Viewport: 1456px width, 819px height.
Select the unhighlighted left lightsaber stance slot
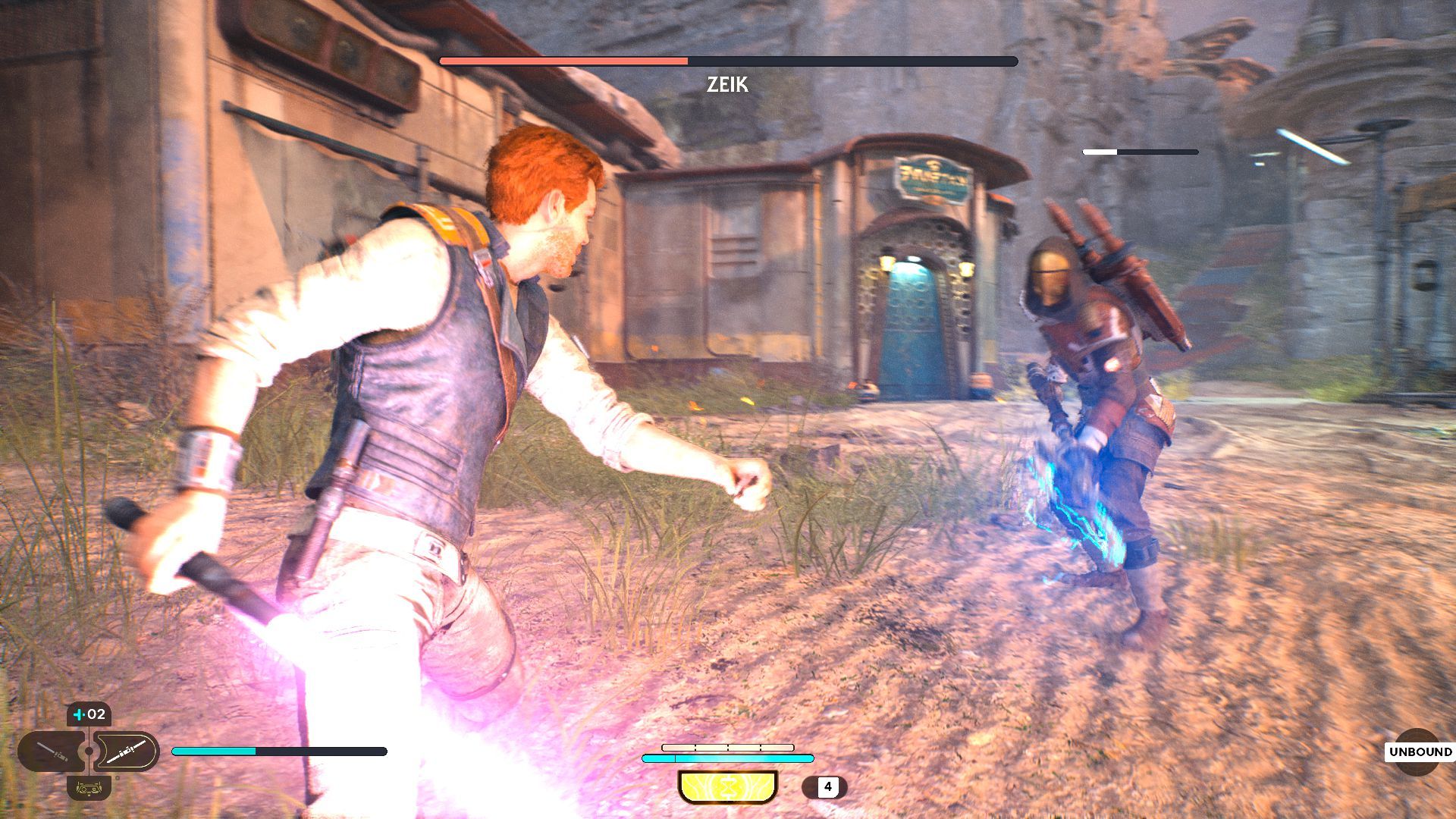coord(52,752)
